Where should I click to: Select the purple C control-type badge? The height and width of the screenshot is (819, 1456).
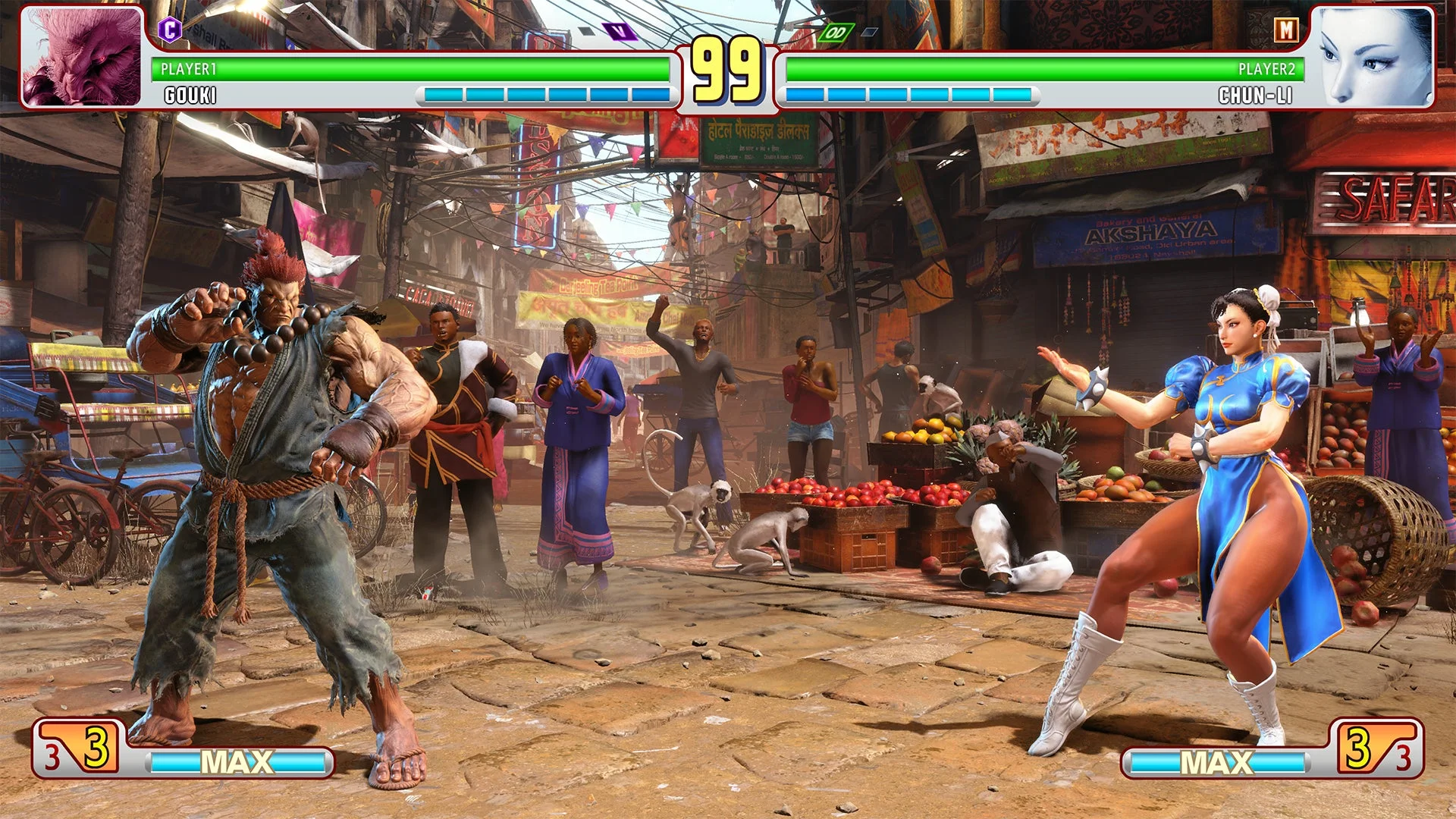(x=171, y=29)
